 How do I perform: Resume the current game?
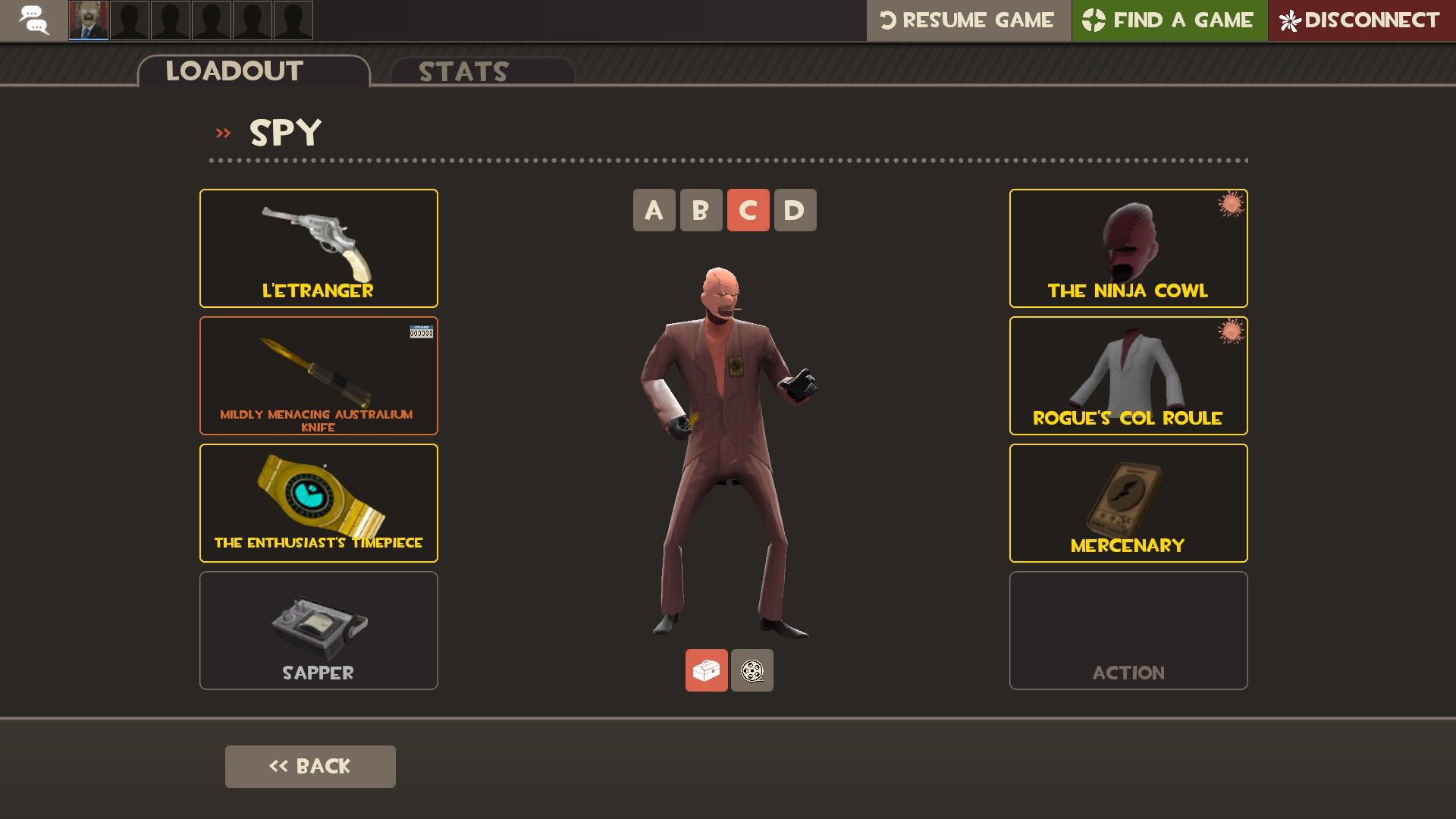point(968,20)
